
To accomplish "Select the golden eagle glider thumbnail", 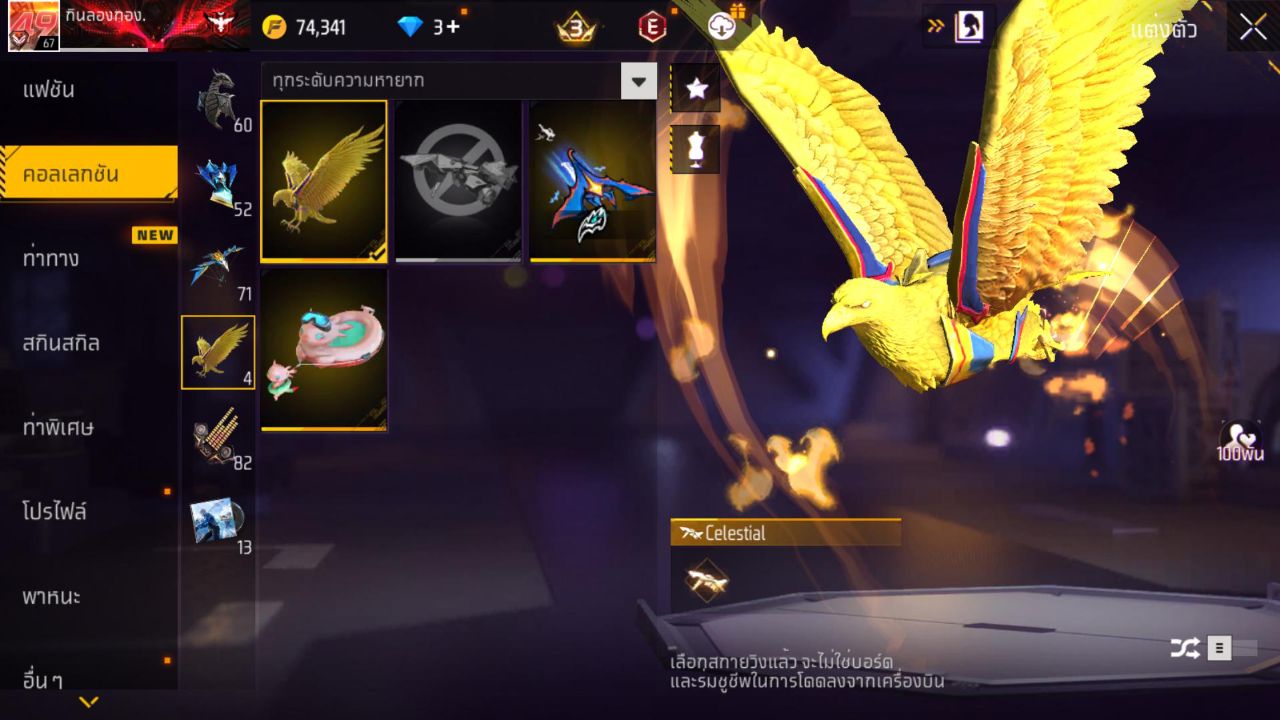I will [322, 180].
